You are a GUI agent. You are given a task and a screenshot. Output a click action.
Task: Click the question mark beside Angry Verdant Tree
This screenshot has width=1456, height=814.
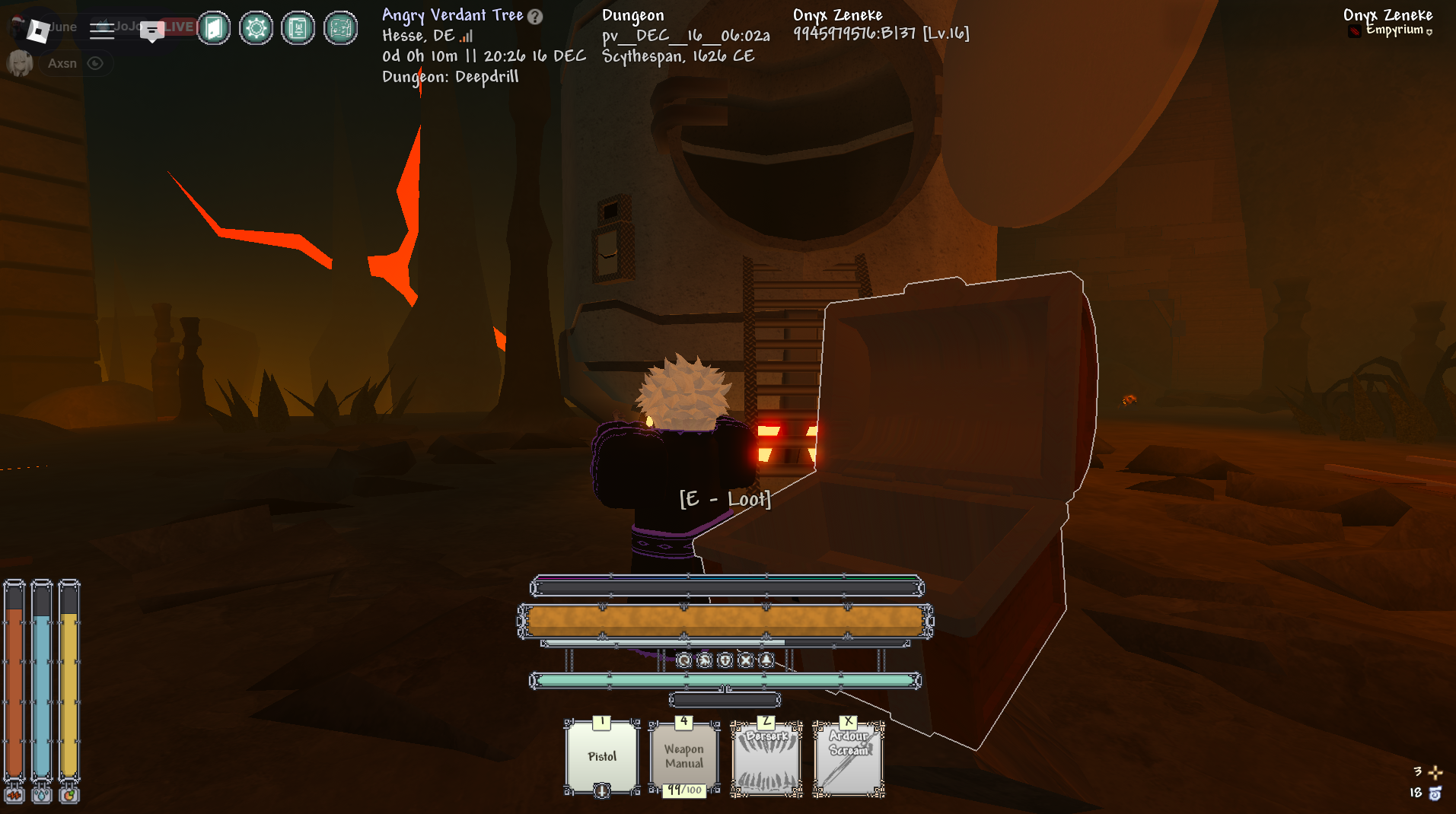536,17
